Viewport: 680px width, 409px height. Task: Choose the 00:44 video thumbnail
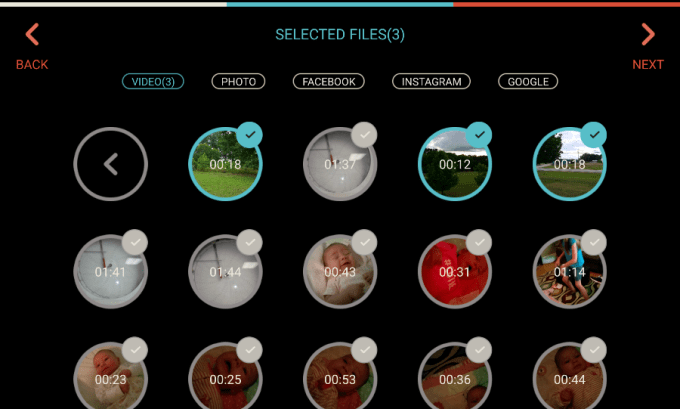pos(569,378)
